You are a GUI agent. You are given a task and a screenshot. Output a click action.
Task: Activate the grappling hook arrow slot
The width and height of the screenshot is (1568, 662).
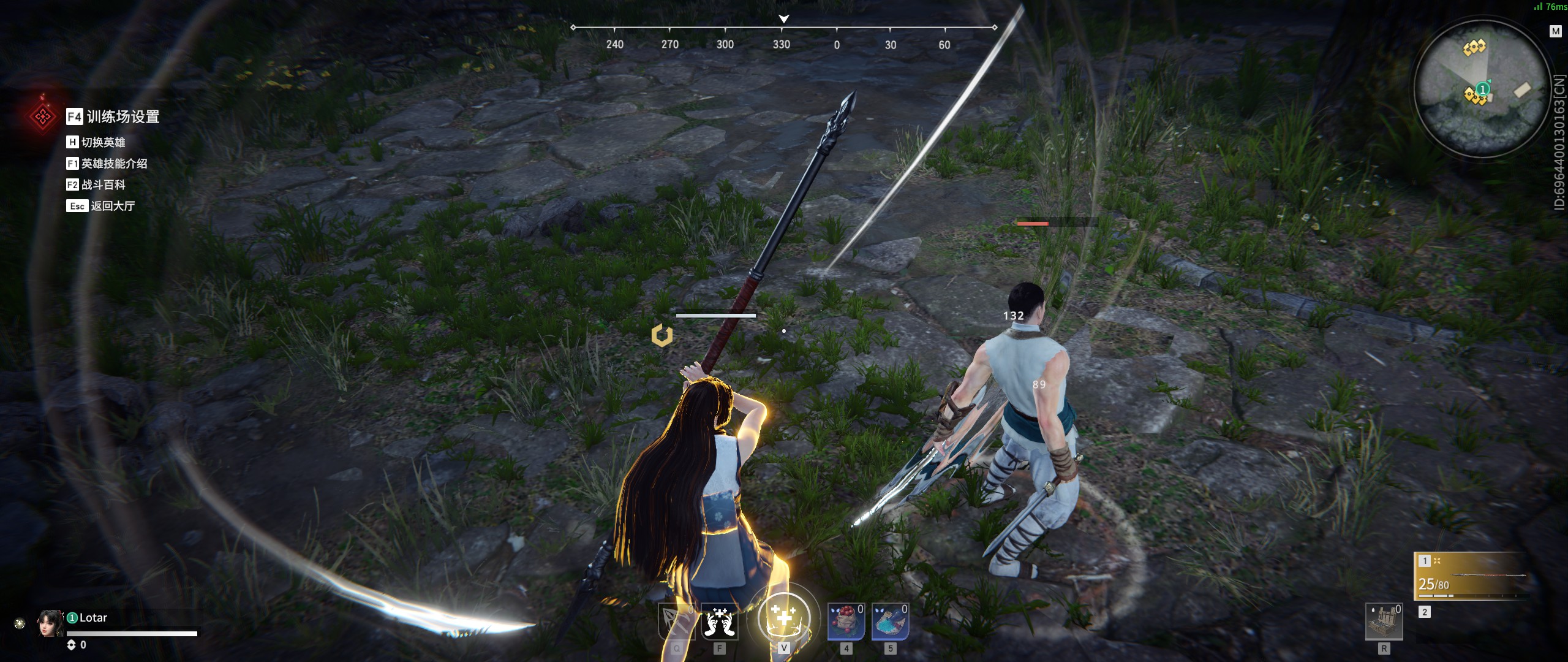click(676, 622)
